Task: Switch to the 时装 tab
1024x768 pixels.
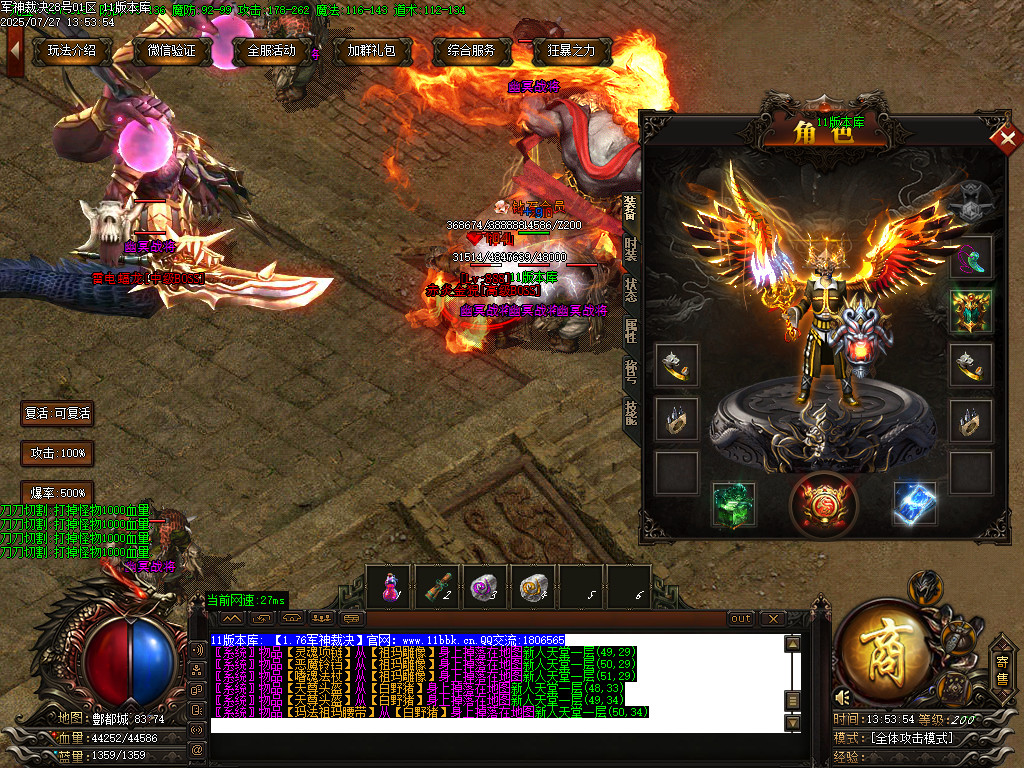Action: tap(631, 249)
